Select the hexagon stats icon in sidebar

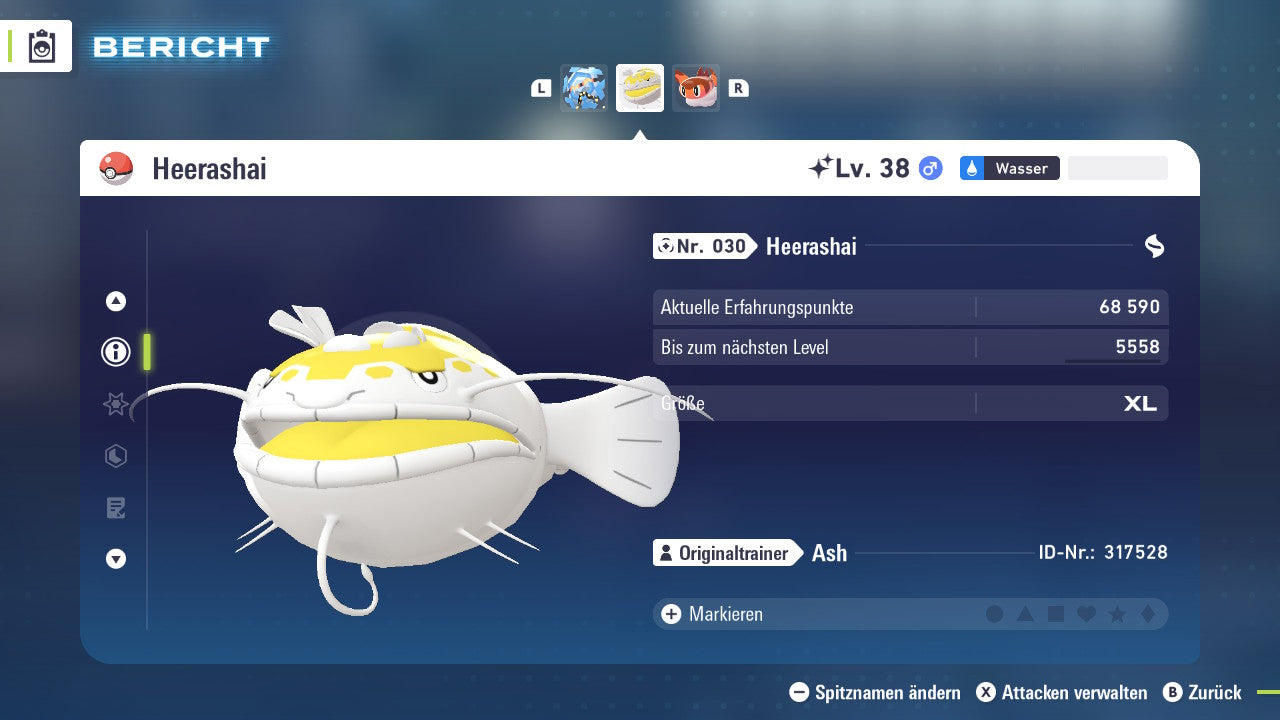pos(115,456)
